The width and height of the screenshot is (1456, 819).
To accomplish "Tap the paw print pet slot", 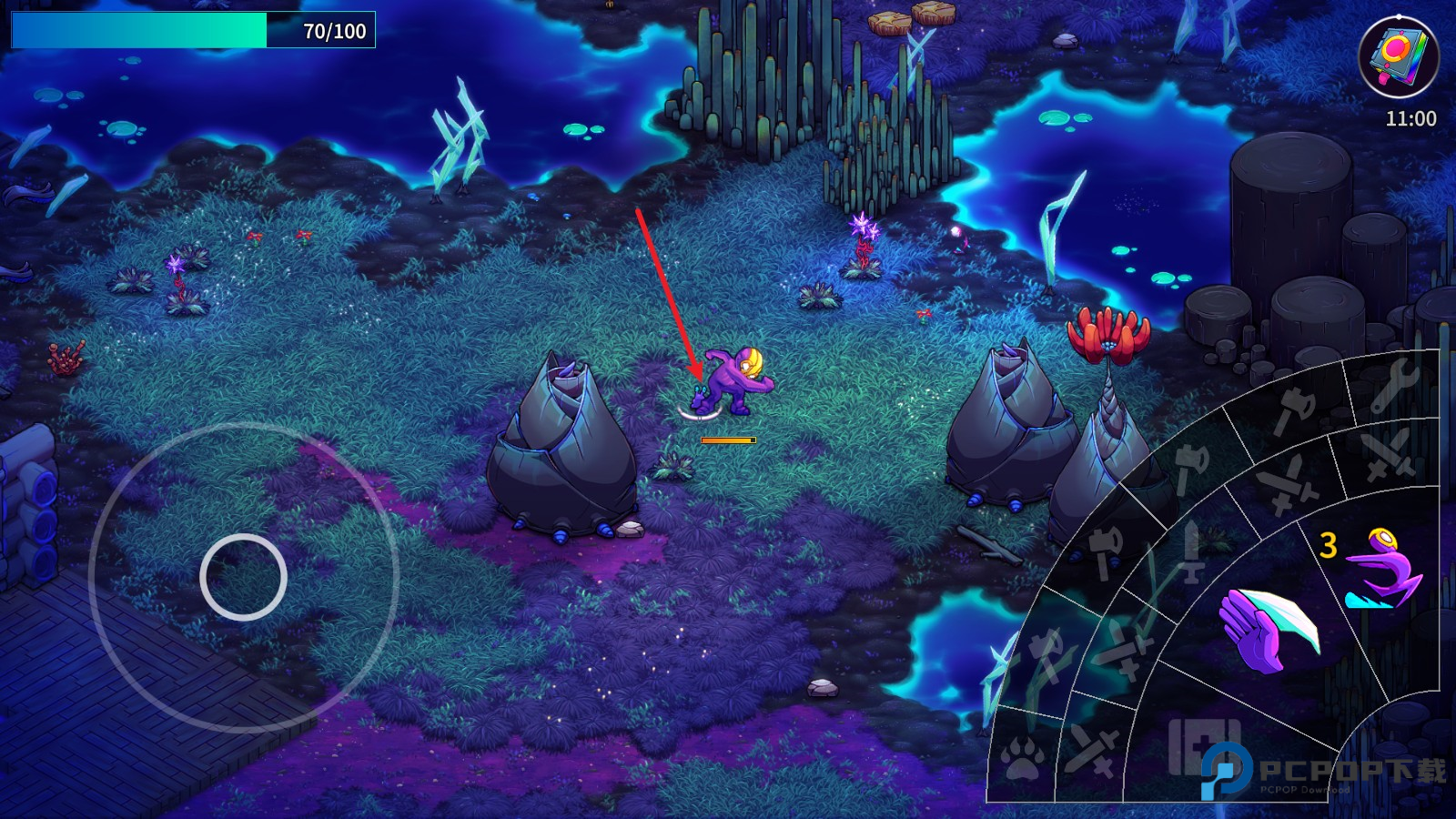I will (1022, 757).
